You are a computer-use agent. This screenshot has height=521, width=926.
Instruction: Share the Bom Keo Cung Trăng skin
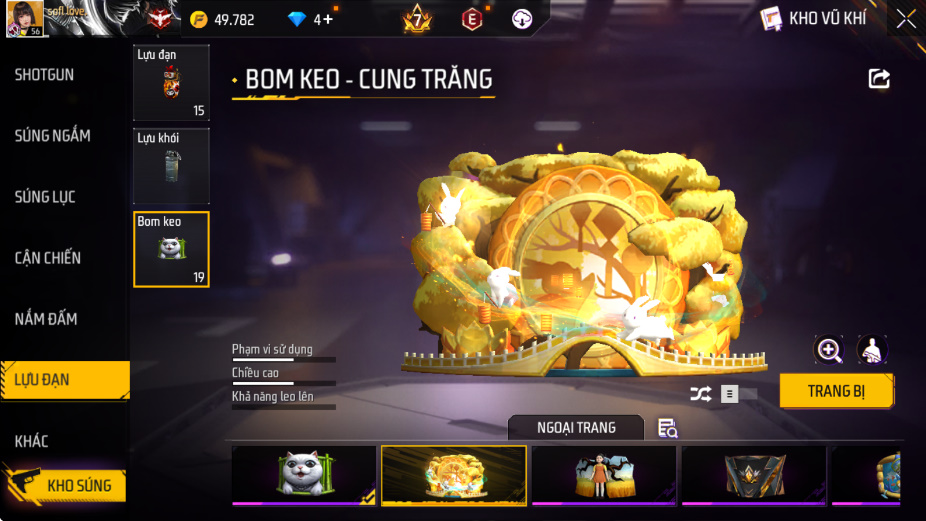879,79
